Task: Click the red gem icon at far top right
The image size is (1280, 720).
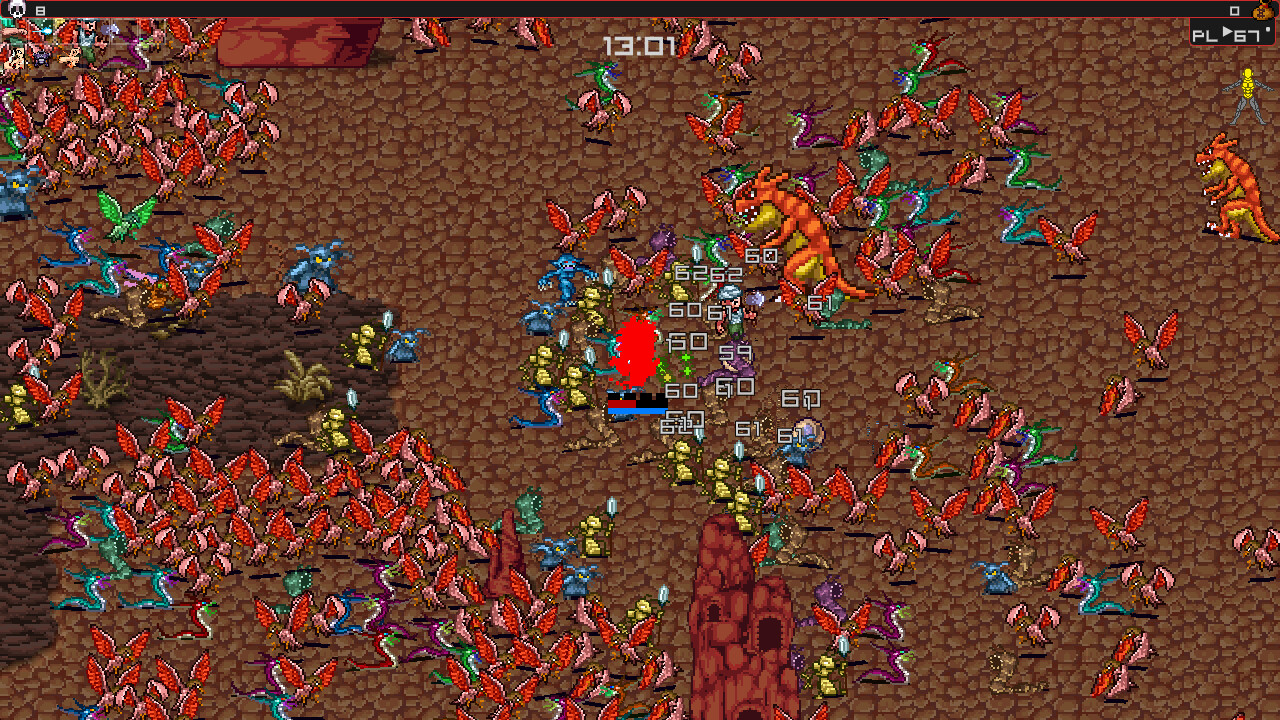Action: point(1265,4)
